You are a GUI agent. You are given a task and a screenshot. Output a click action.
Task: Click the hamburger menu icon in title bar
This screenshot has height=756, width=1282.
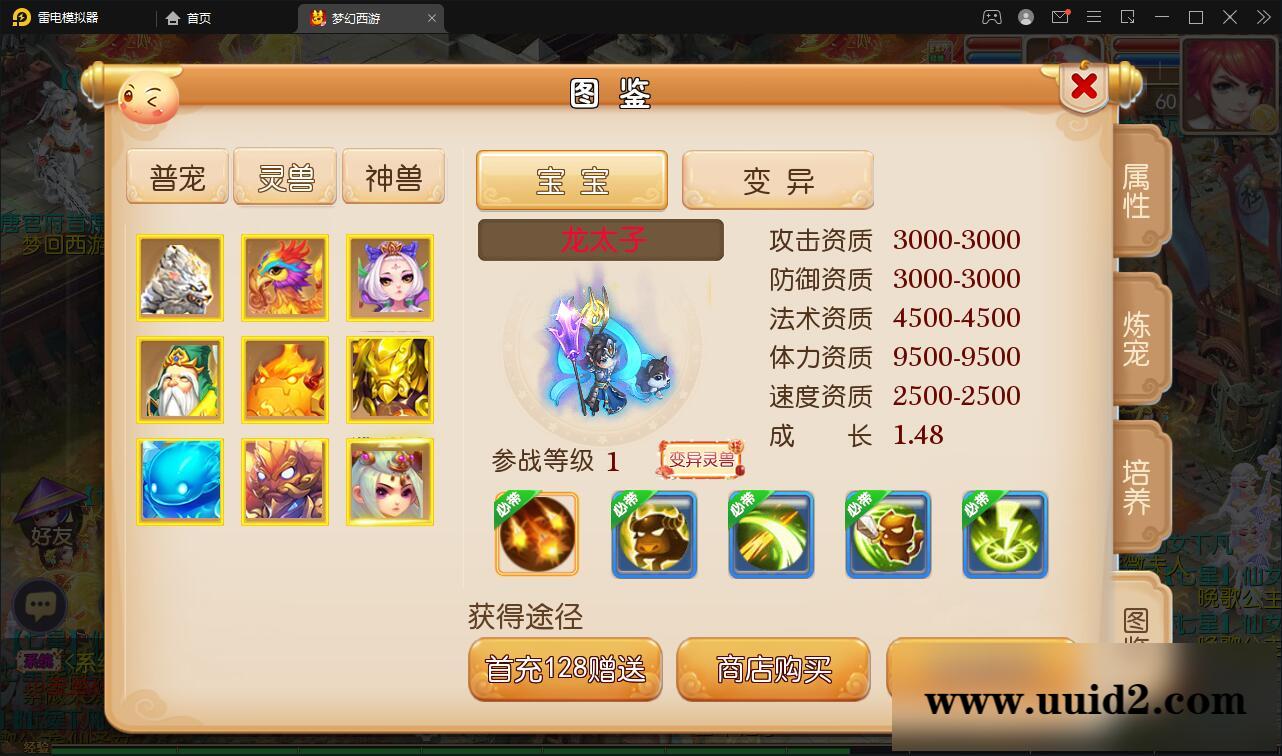click(1095, 17)
